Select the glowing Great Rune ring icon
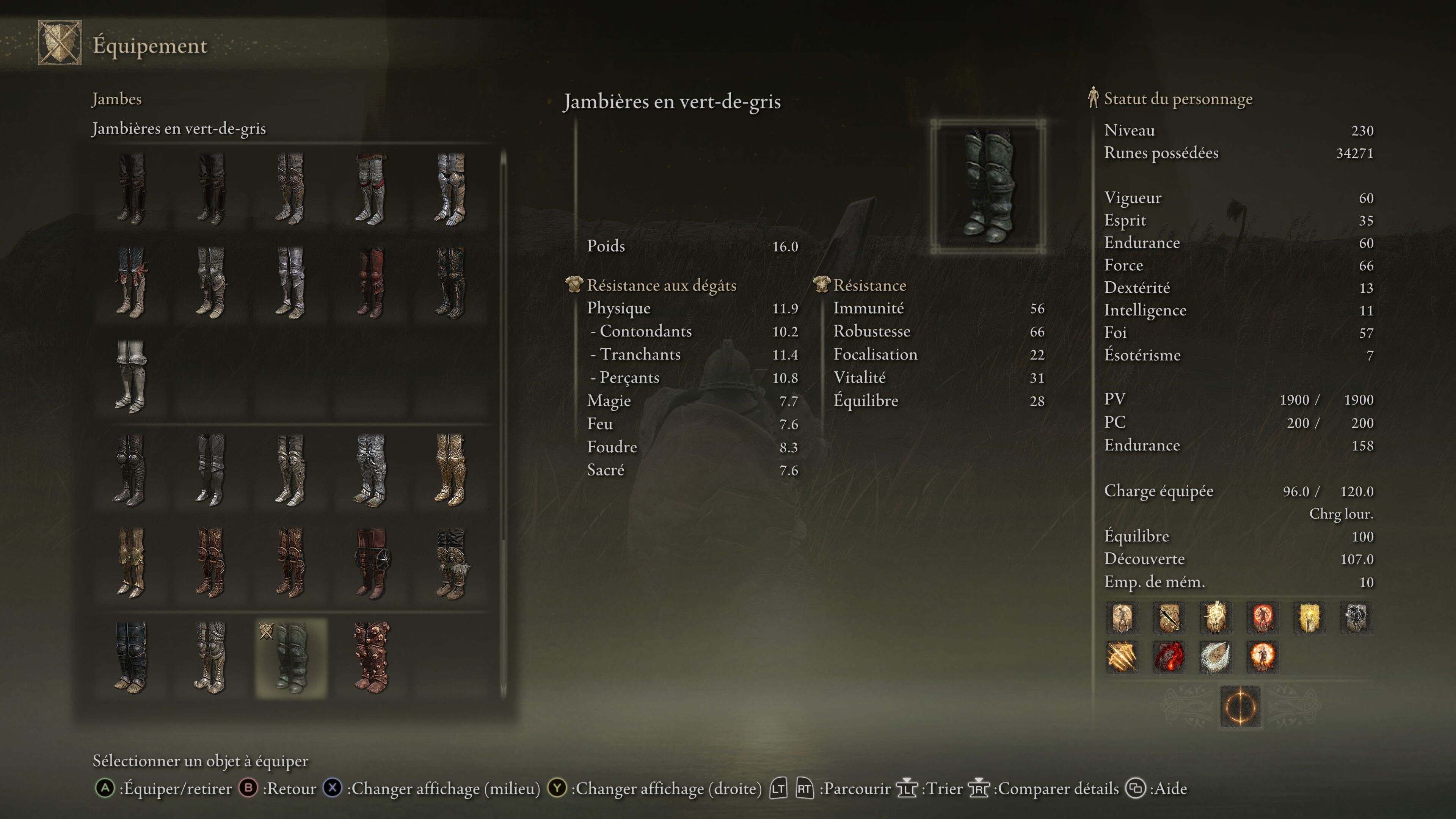The width and height of the screenshot is (1456, 819). click(1240, 706)
